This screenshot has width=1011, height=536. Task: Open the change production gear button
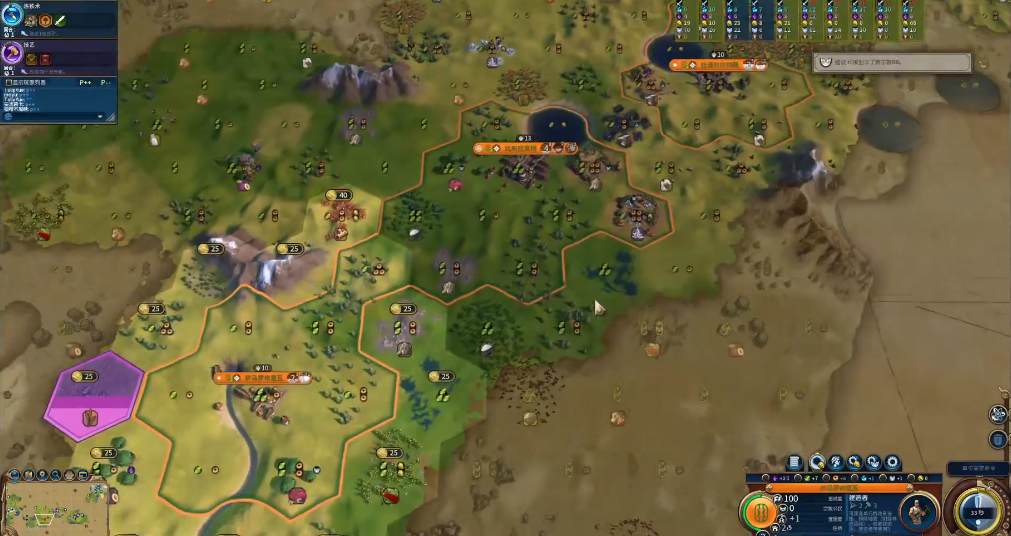point(892,462)
